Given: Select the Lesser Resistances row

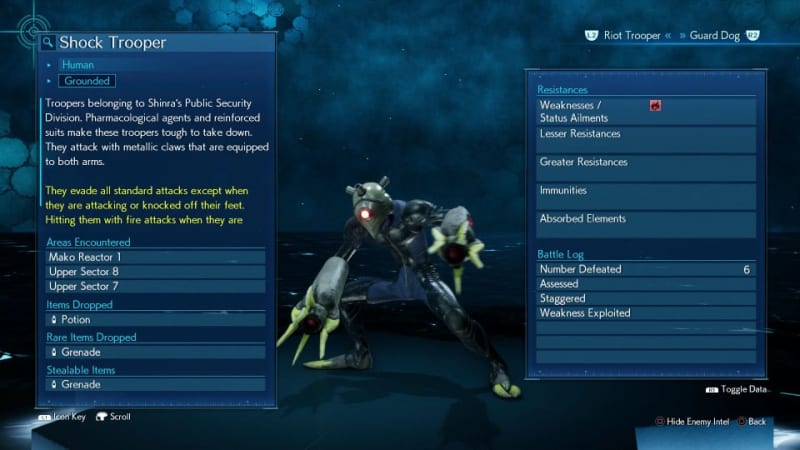Looking at the screenshot, I should (x=645, y=139).
